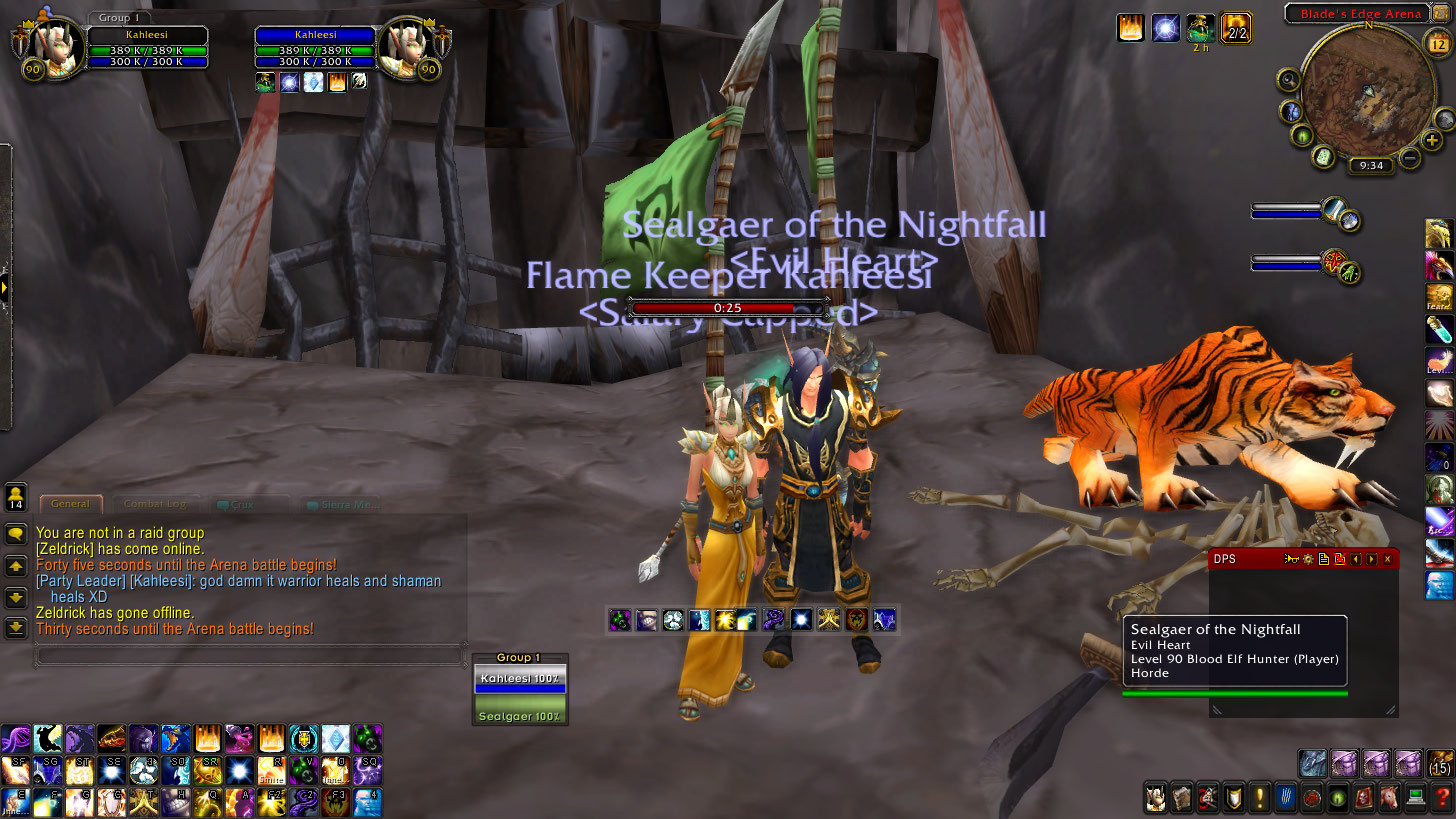Open the red question mark help button
Image resolution: width=1456 pixels, height=819 pixels.
tap(1441, 798)
